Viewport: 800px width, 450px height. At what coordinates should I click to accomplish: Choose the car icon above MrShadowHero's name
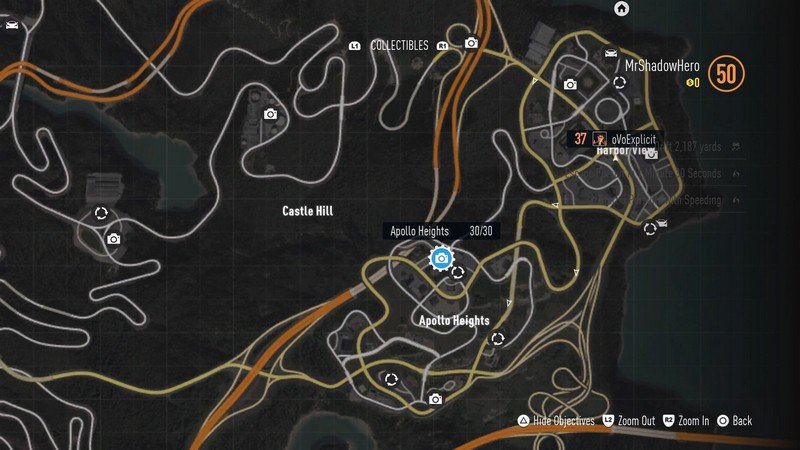609,52
